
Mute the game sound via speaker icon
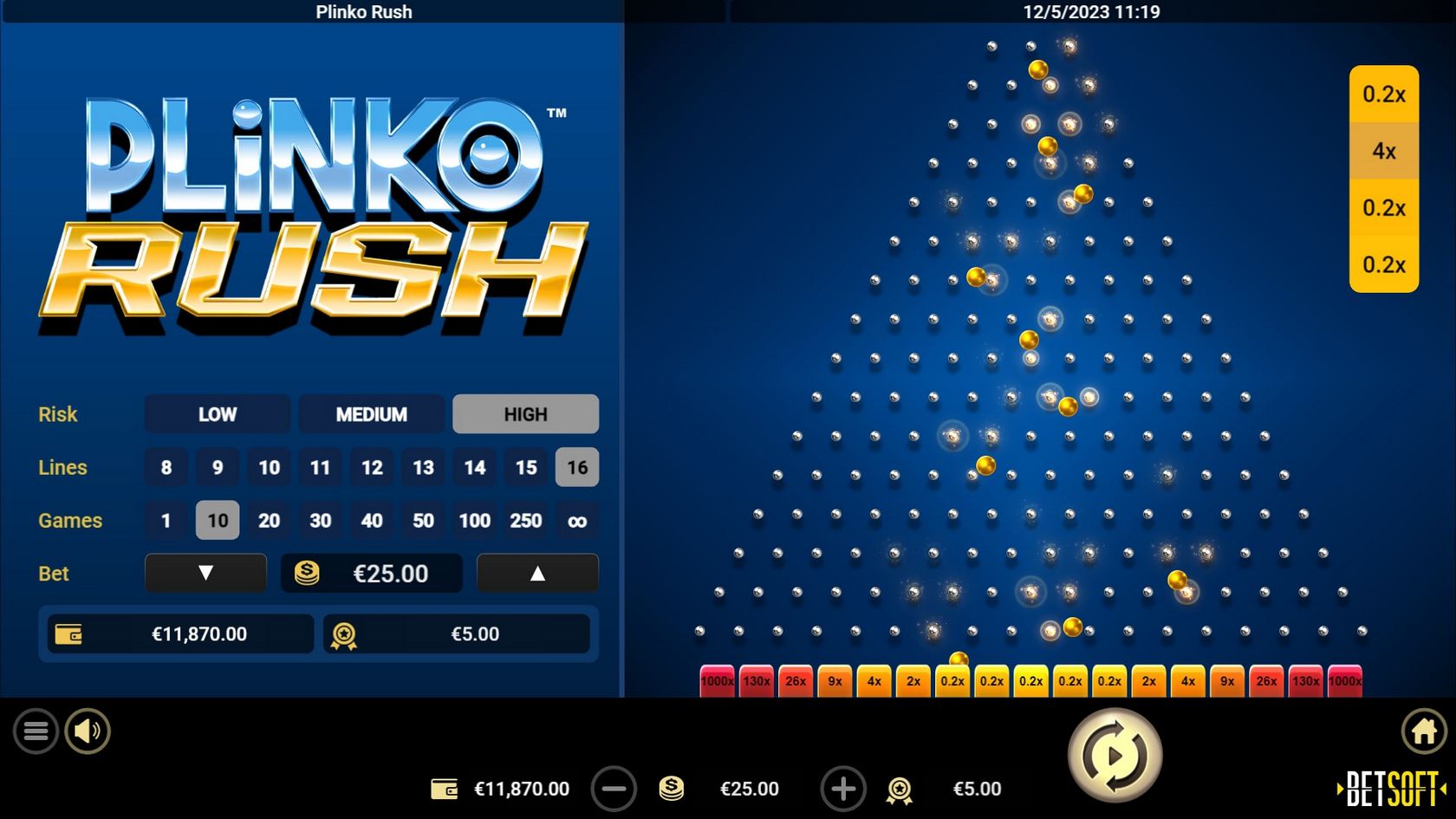[x=87, y=731]
